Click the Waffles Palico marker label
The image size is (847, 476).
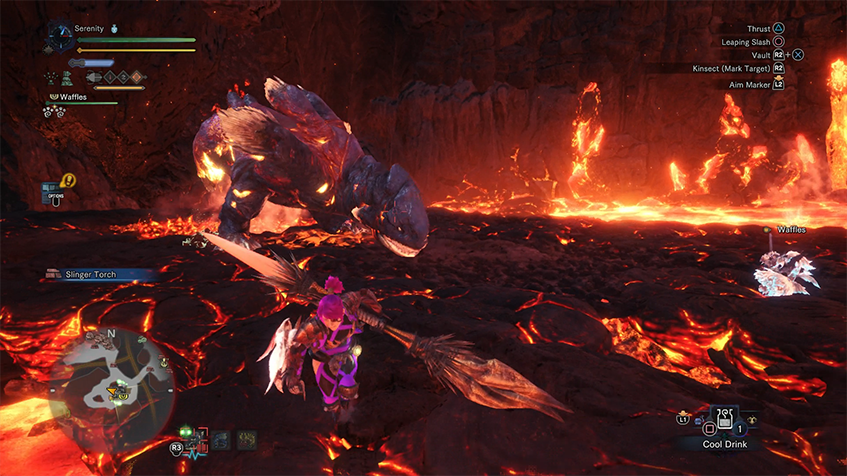click(791, 230)
